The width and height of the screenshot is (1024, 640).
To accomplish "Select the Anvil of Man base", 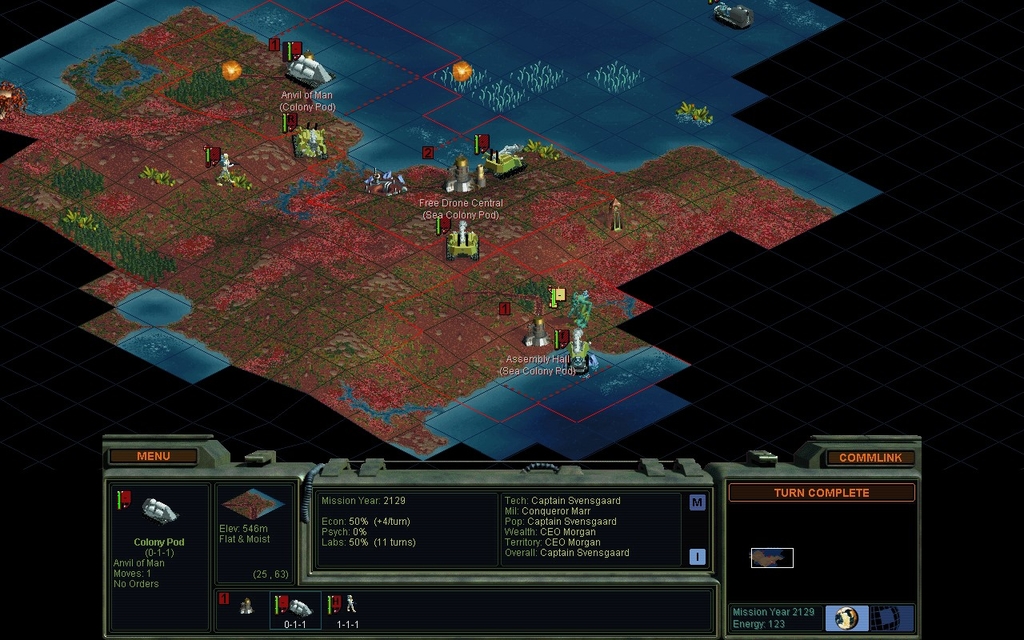I will 308,69.
